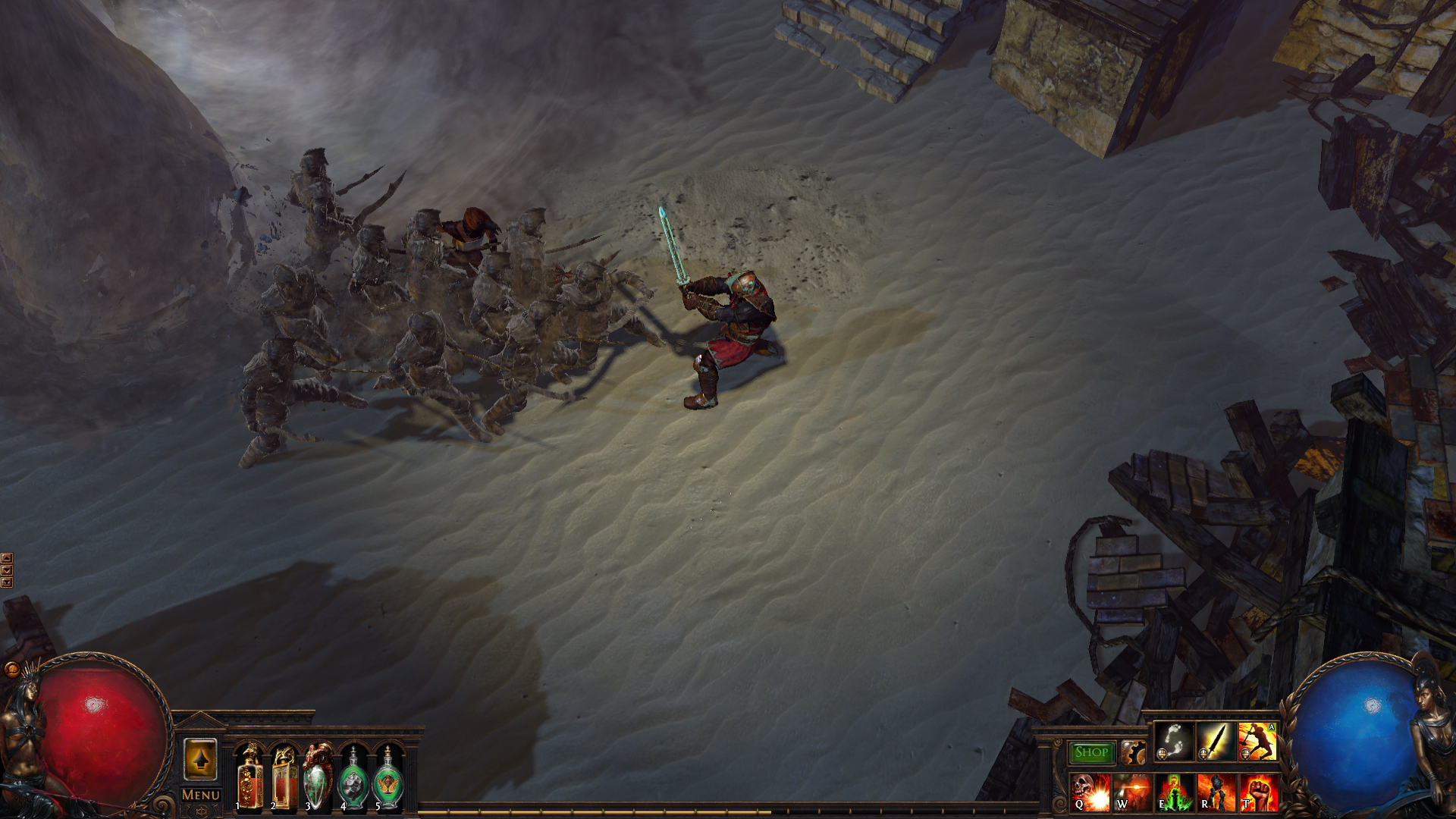The width and height of the screenshot is (1456, 819).
Task: Summon the totem skill bound to R
Action: point(1217,793)
